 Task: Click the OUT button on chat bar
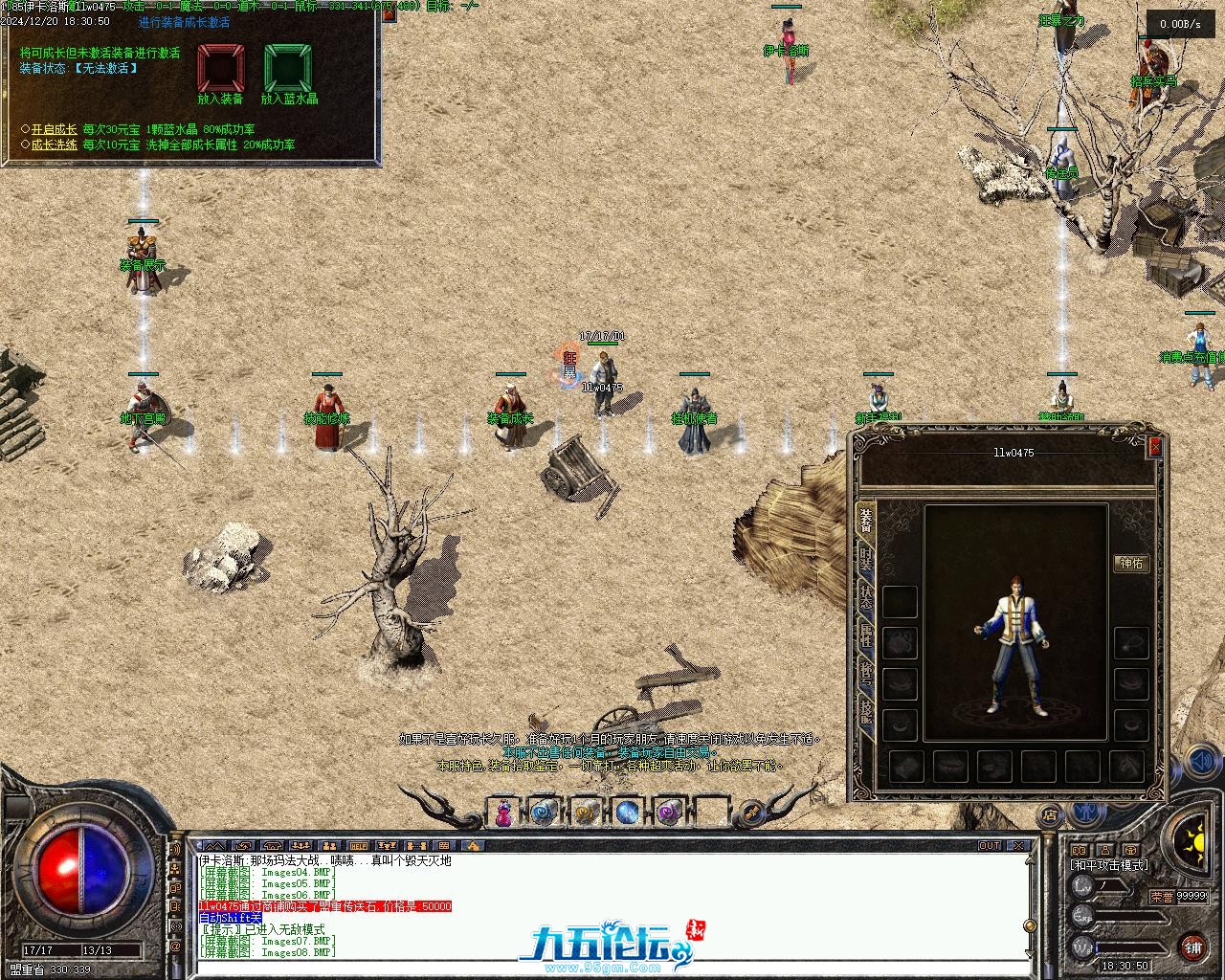[x=990, y=846]
